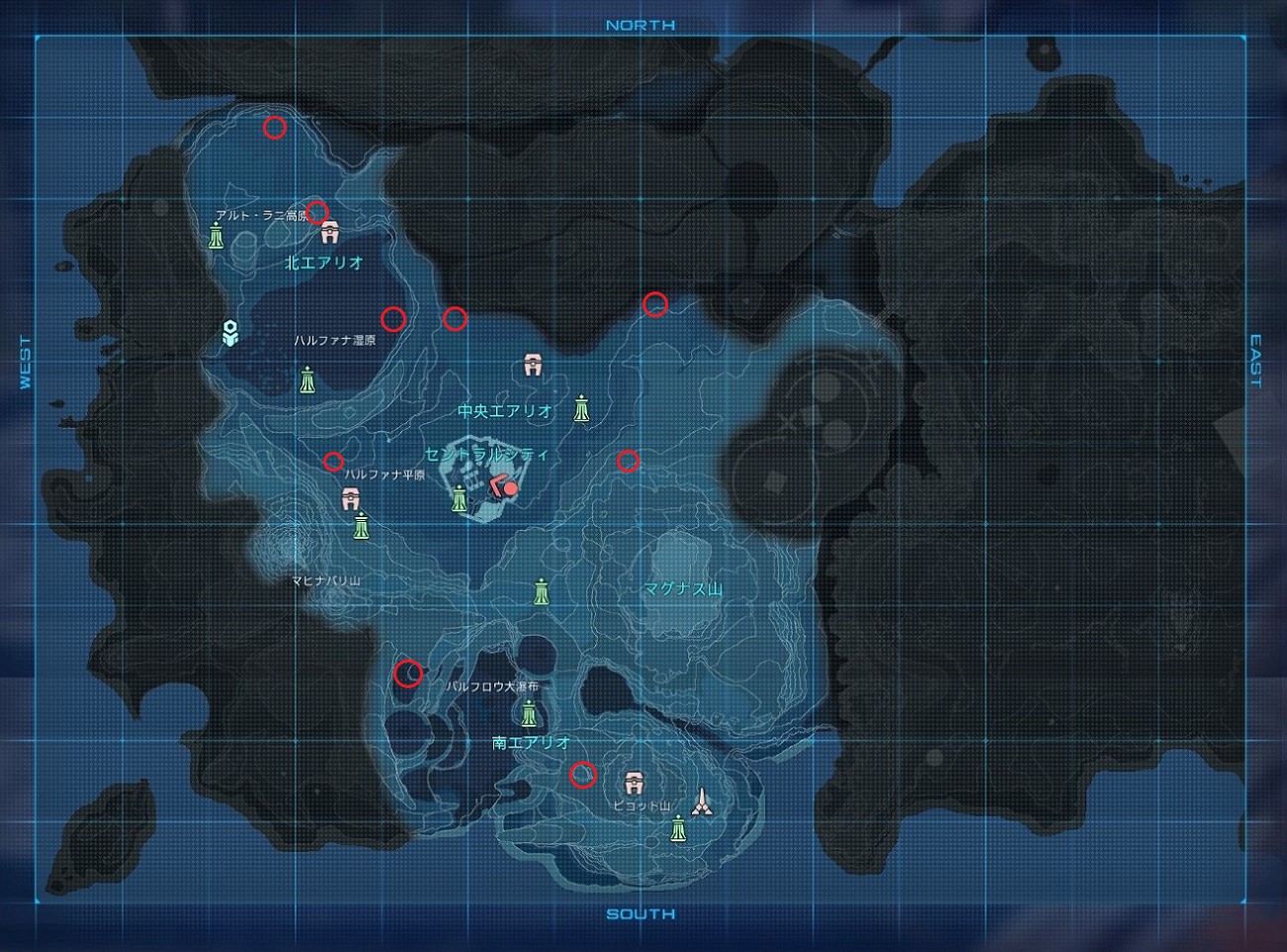Select the Ryuker device at アルト・ラニ高原
Screen dimensions: 1287x952
(x=216, y=236)
